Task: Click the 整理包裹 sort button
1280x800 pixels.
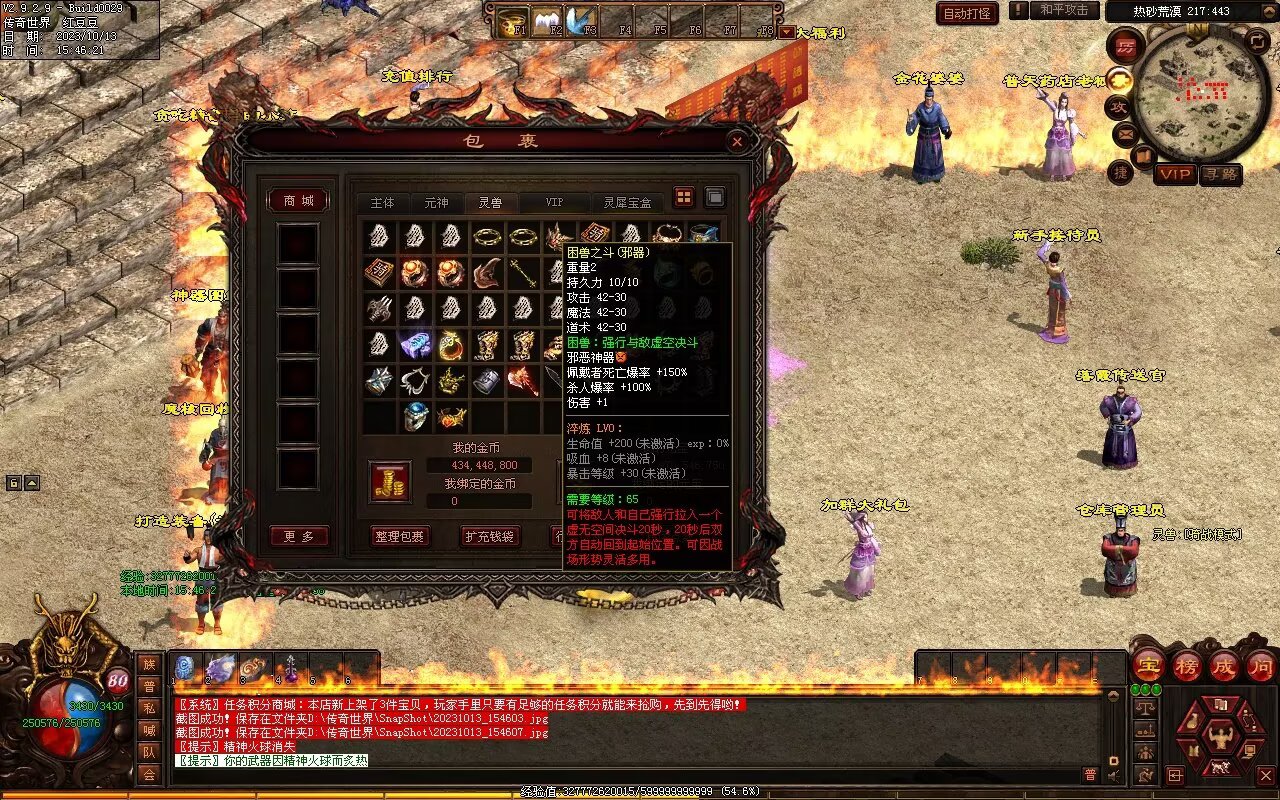Action: [399, 536]
